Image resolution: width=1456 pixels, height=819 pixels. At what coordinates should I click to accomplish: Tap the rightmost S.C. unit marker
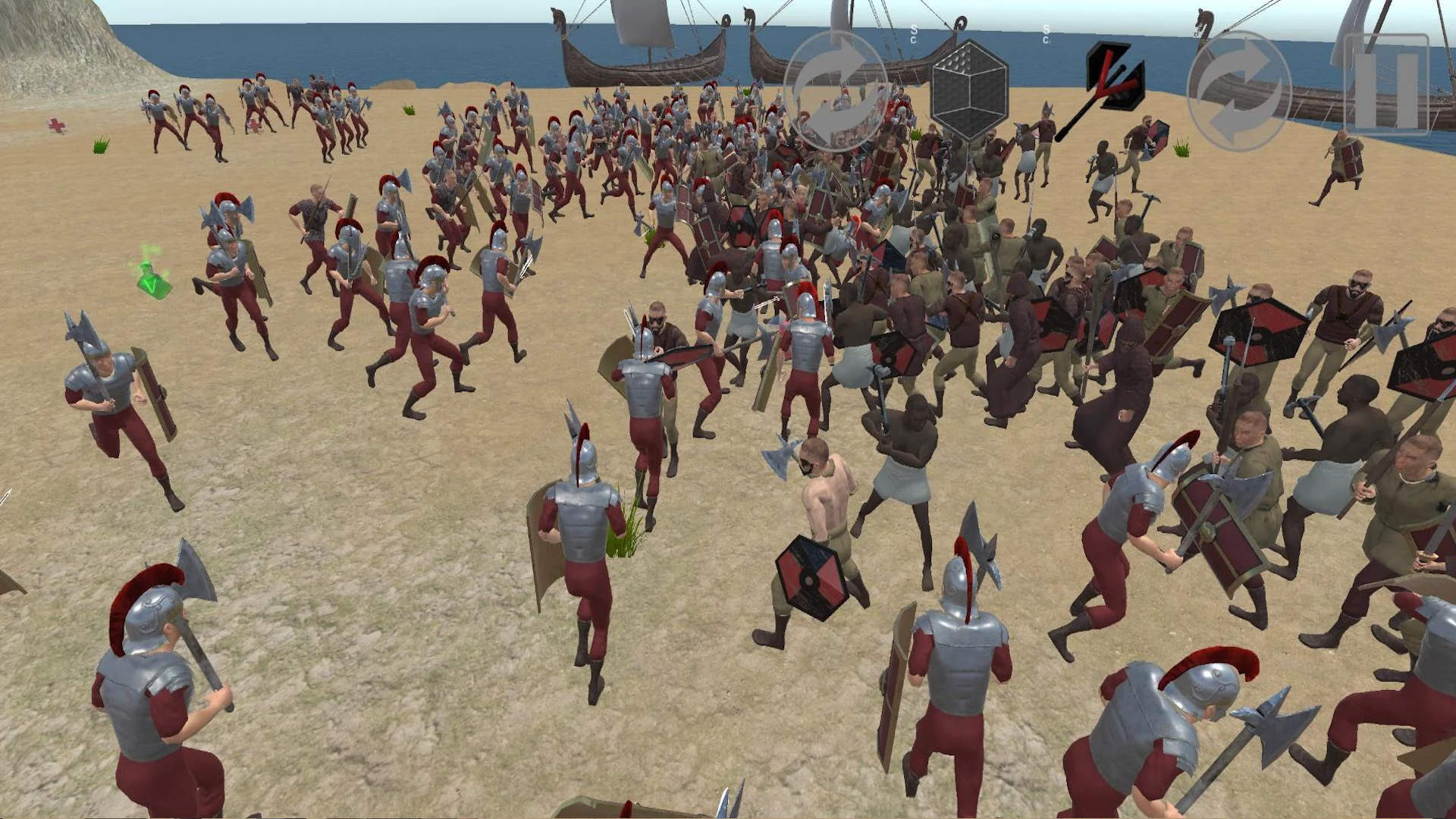coord(1046,32)
